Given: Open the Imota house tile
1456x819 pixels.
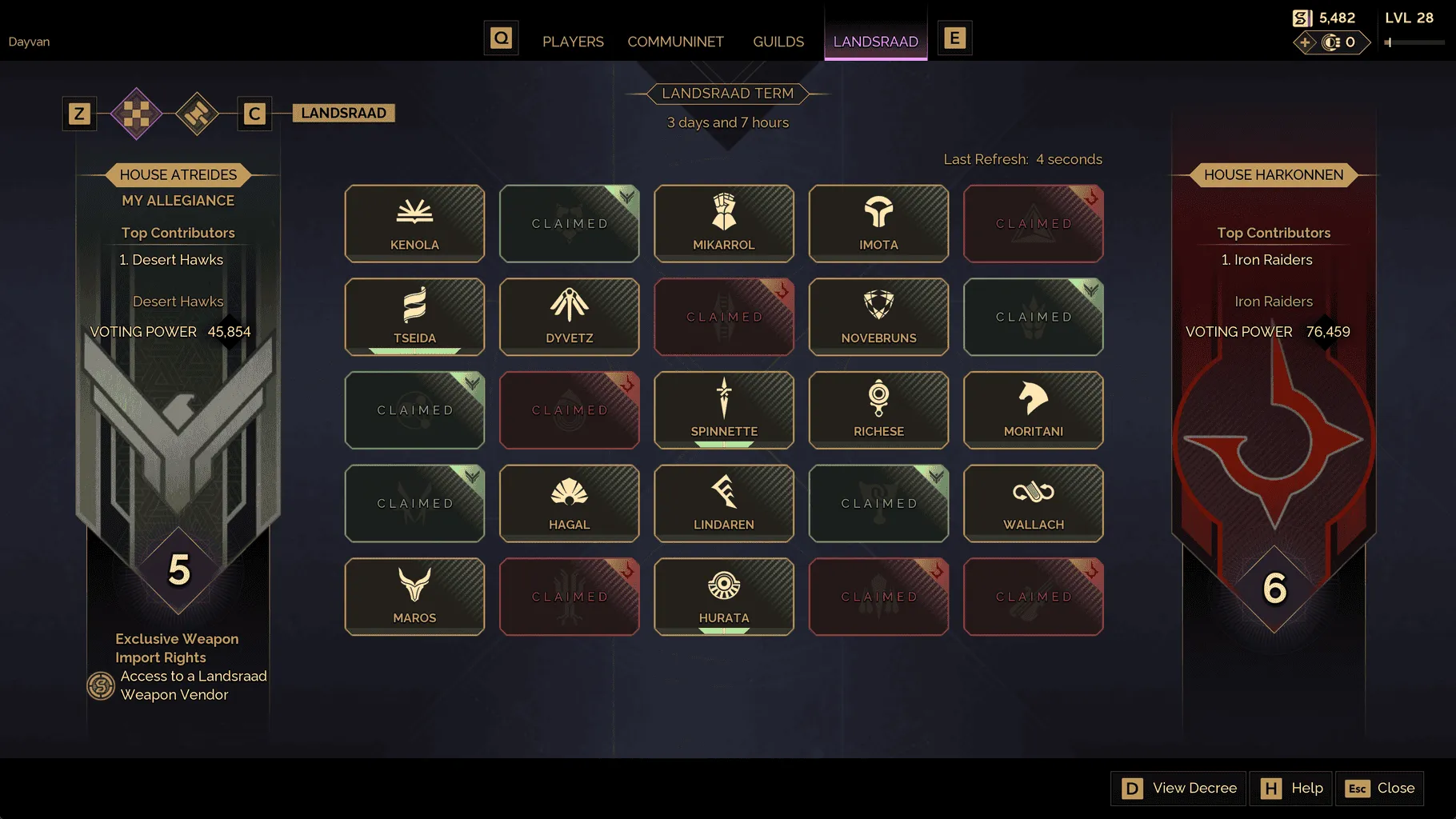Looking at the screenshot, I should pos(878,224).
